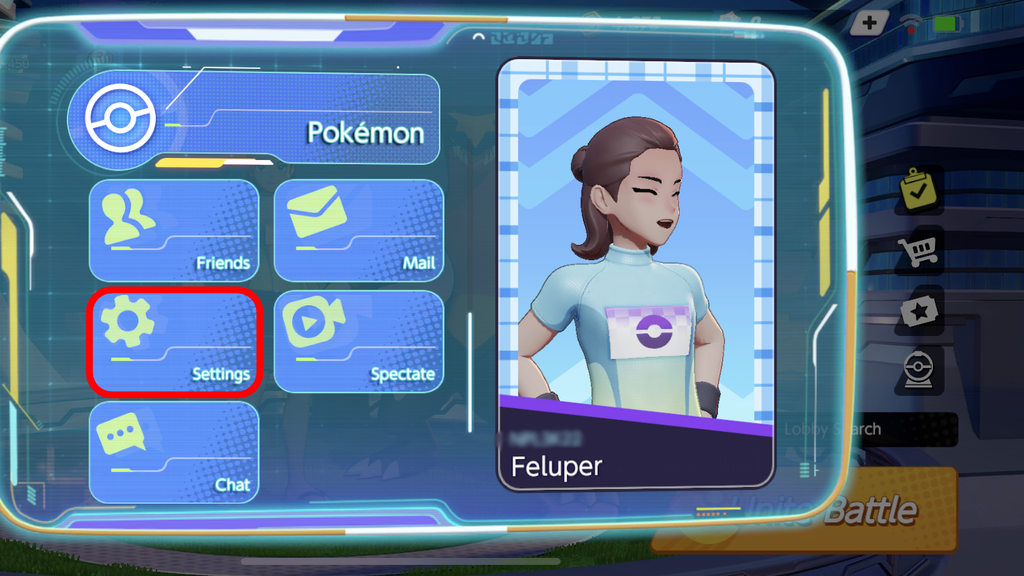The height and width of the screenshot is (576, 1024).
Task: Click the plus button at top right
Action: coord(870,22)
